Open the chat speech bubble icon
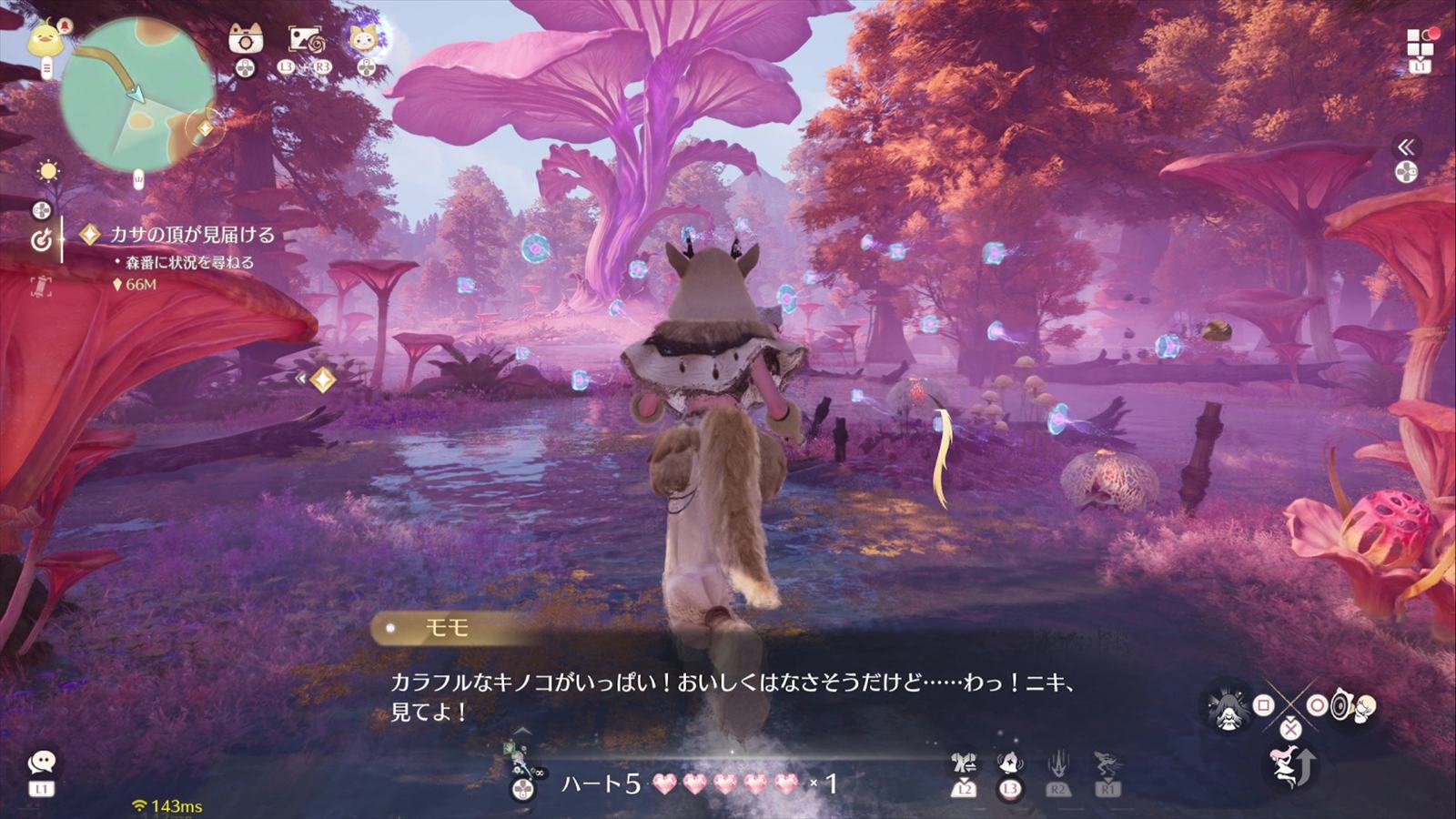The image size is (1456, 819). (42, 762)
